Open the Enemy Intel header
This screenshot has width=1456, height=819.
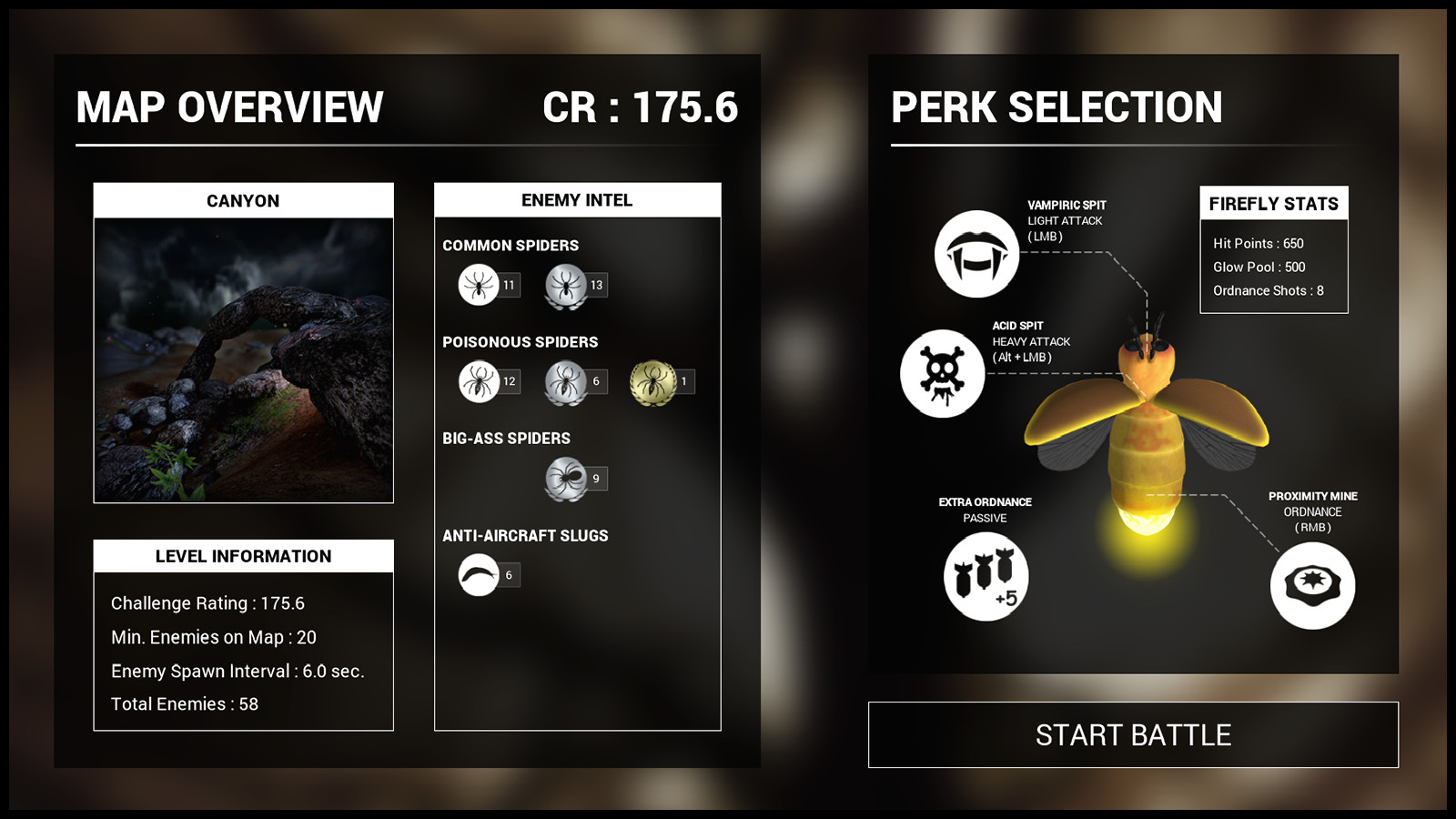[x=576, y=199]
